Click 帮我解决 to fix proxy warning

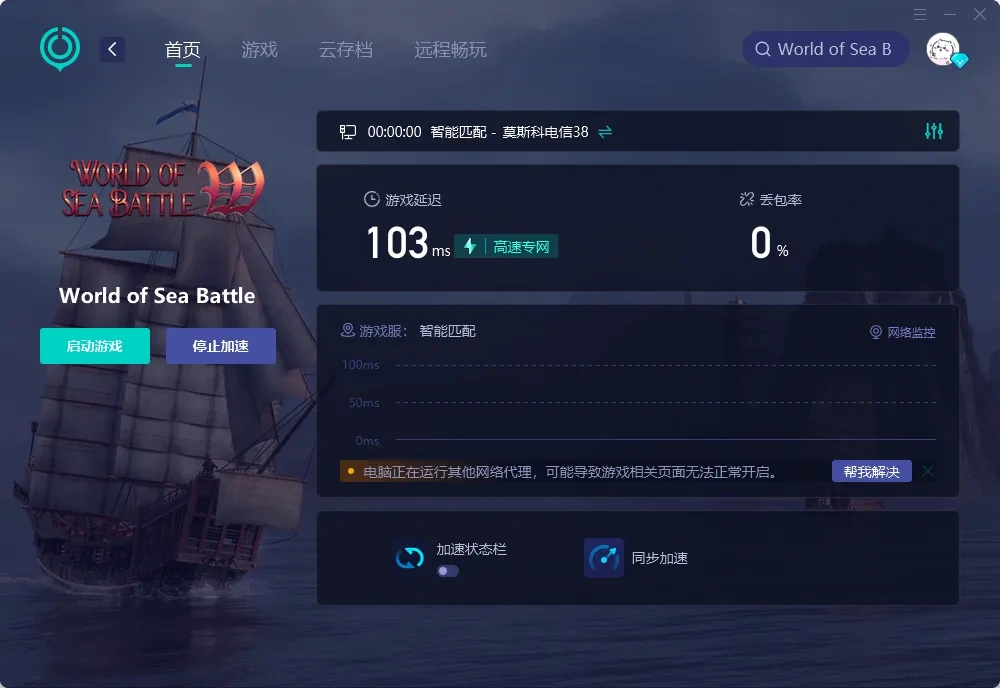(871, 471)
